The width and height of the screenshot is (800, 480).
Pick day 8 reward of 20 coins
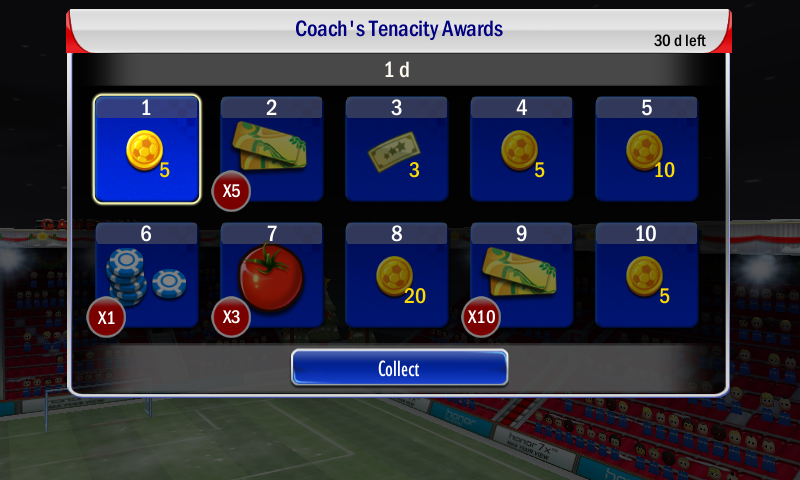tap(397, 275)
